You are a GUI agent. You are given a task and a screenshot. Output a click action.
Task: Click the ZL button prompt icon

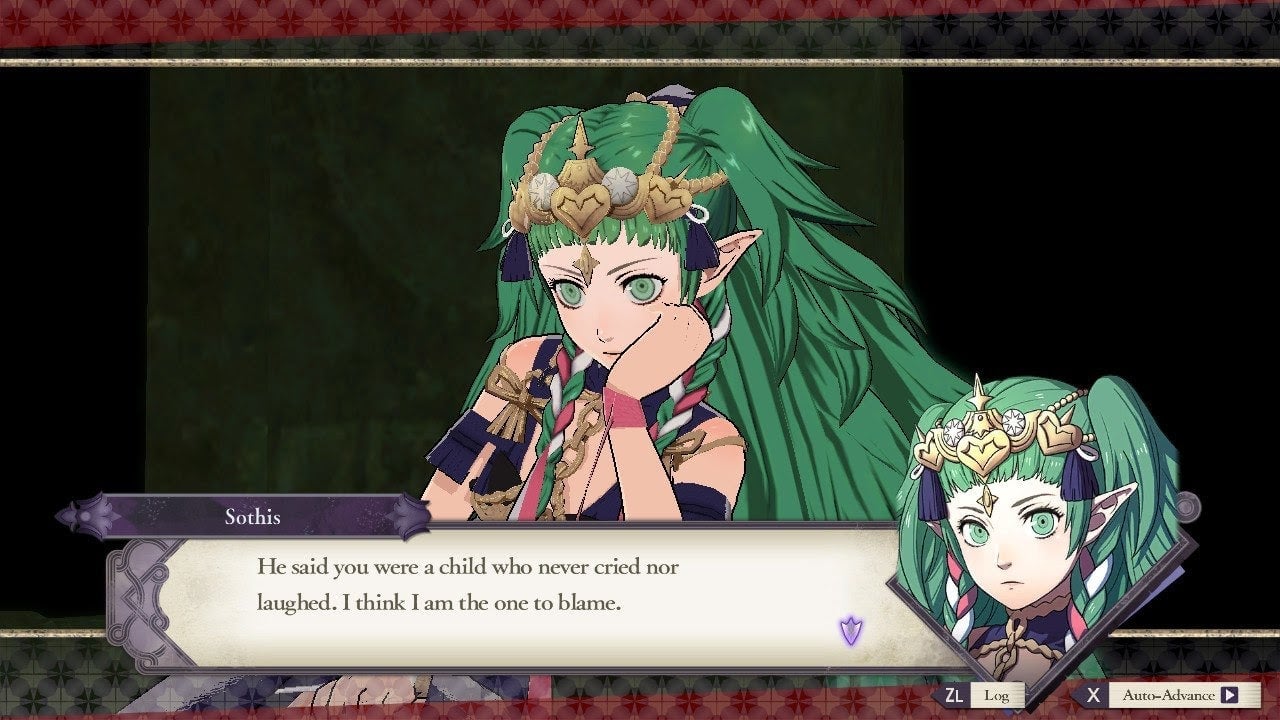point(952,694)
